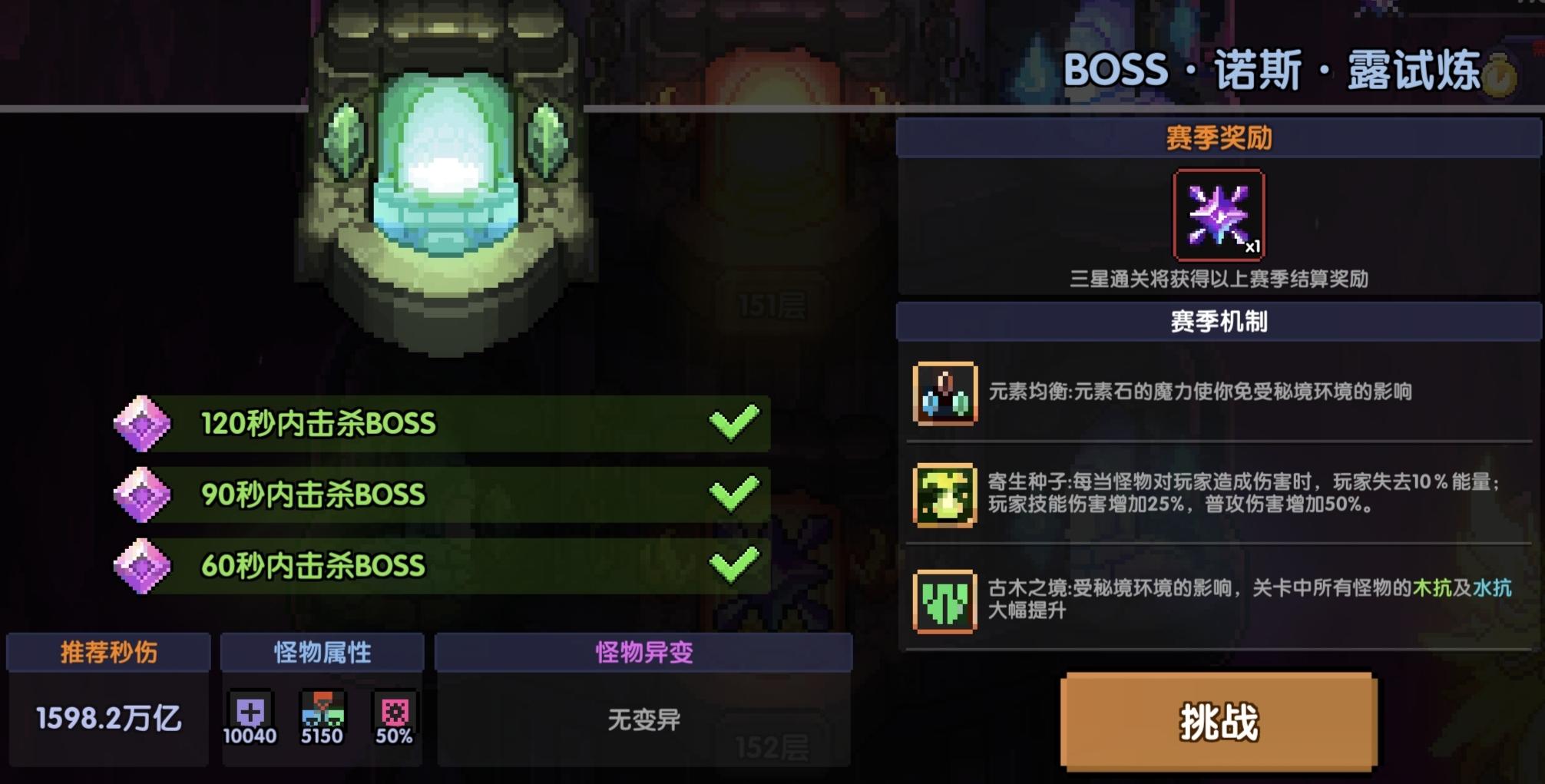
Task: Select the 推荐秒伤 panel header
Action: pos(108,653)
